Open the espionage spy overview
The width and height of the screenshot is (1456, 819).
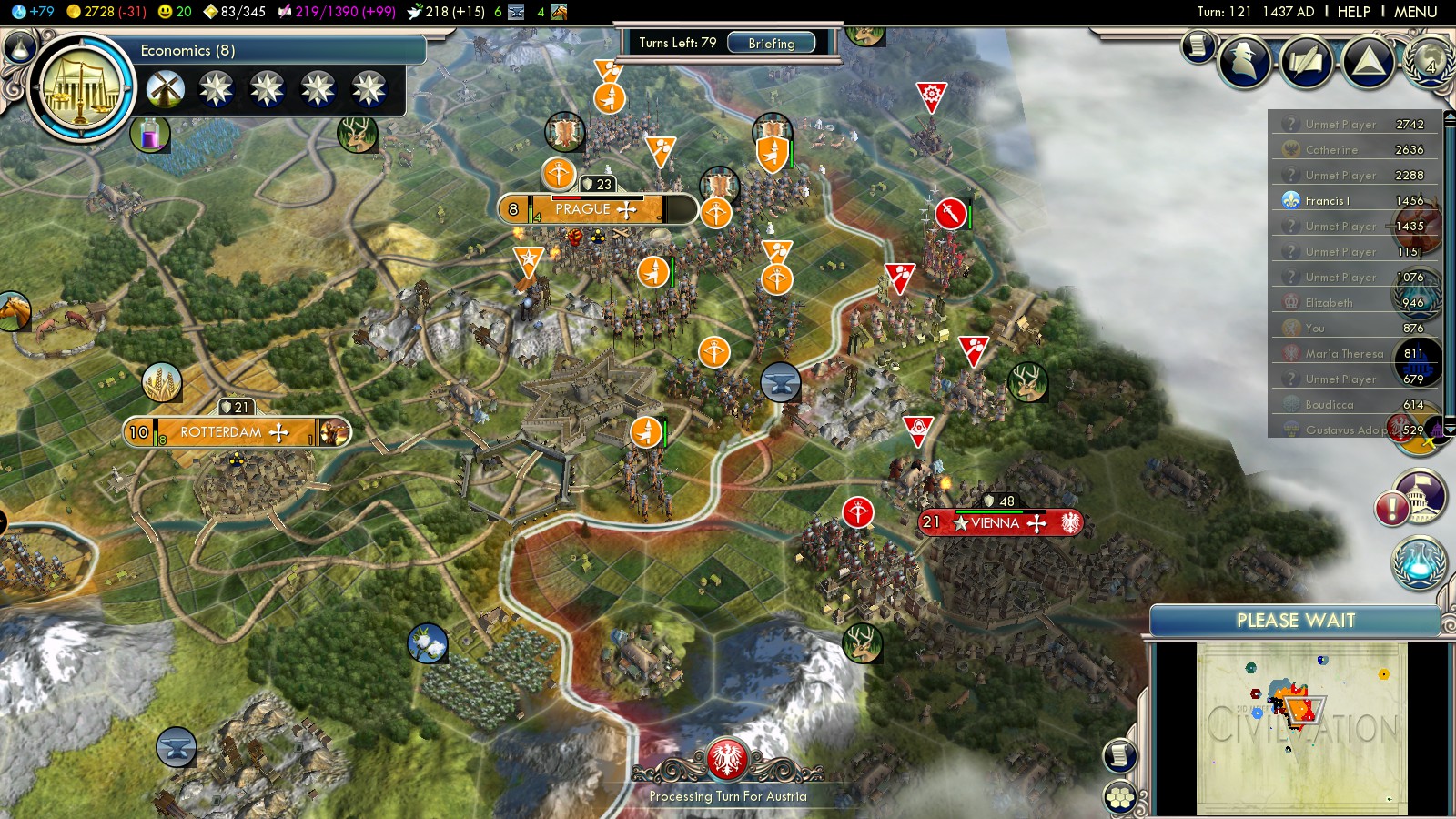pos(1244,62)
